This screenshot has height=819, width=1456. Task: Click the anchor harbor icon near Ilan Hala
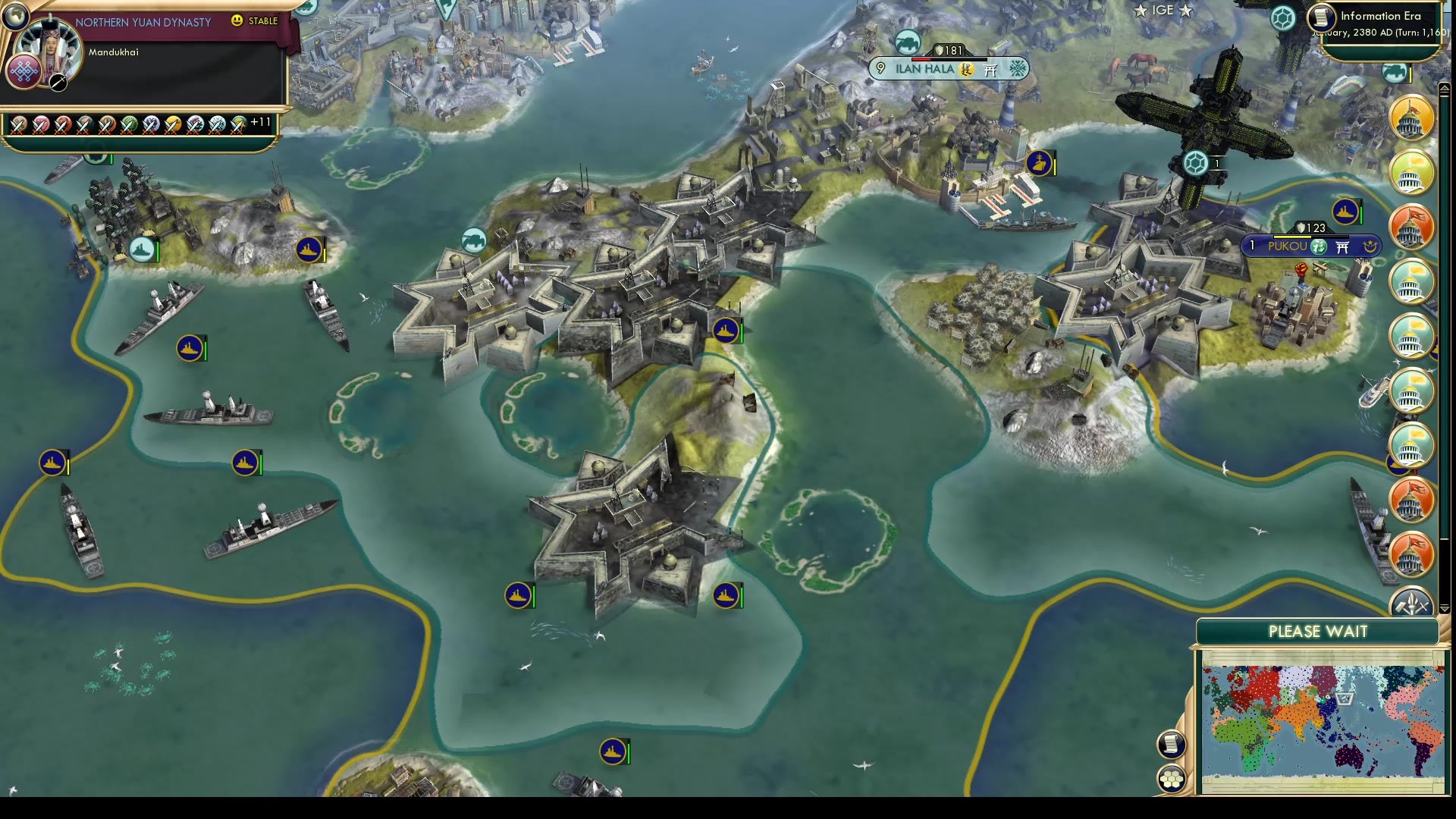point(1041,163)
